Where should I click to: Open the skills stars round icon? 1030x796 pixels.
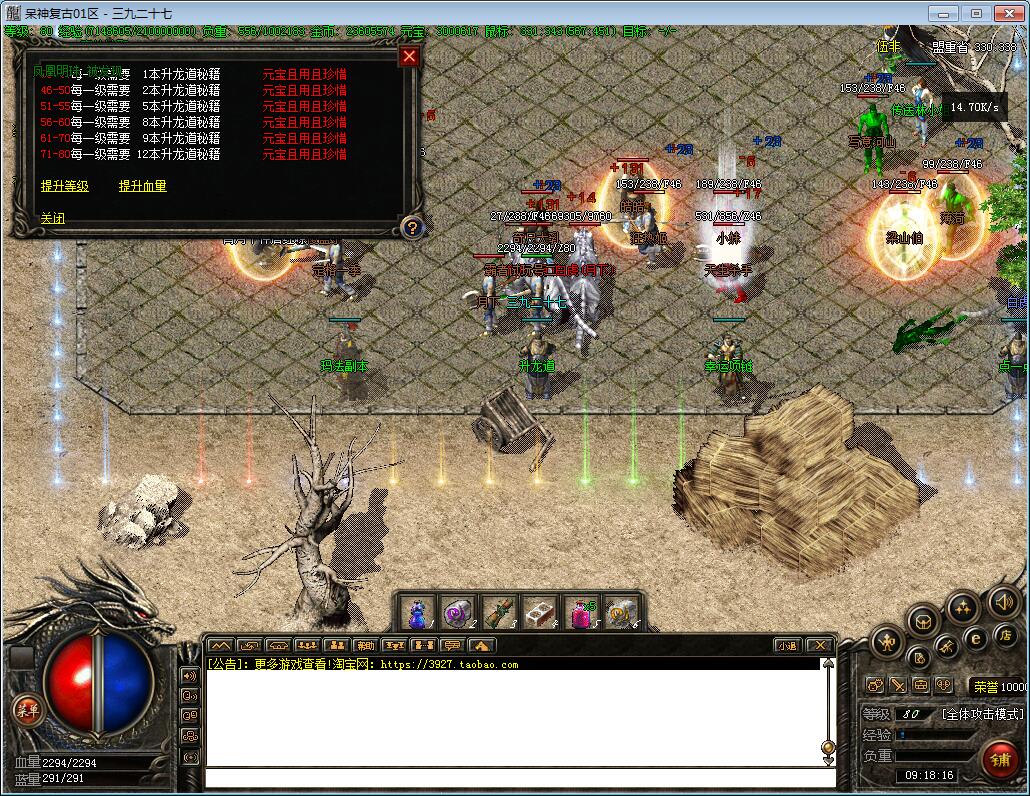pyautogui.click(x=963, y=606)
